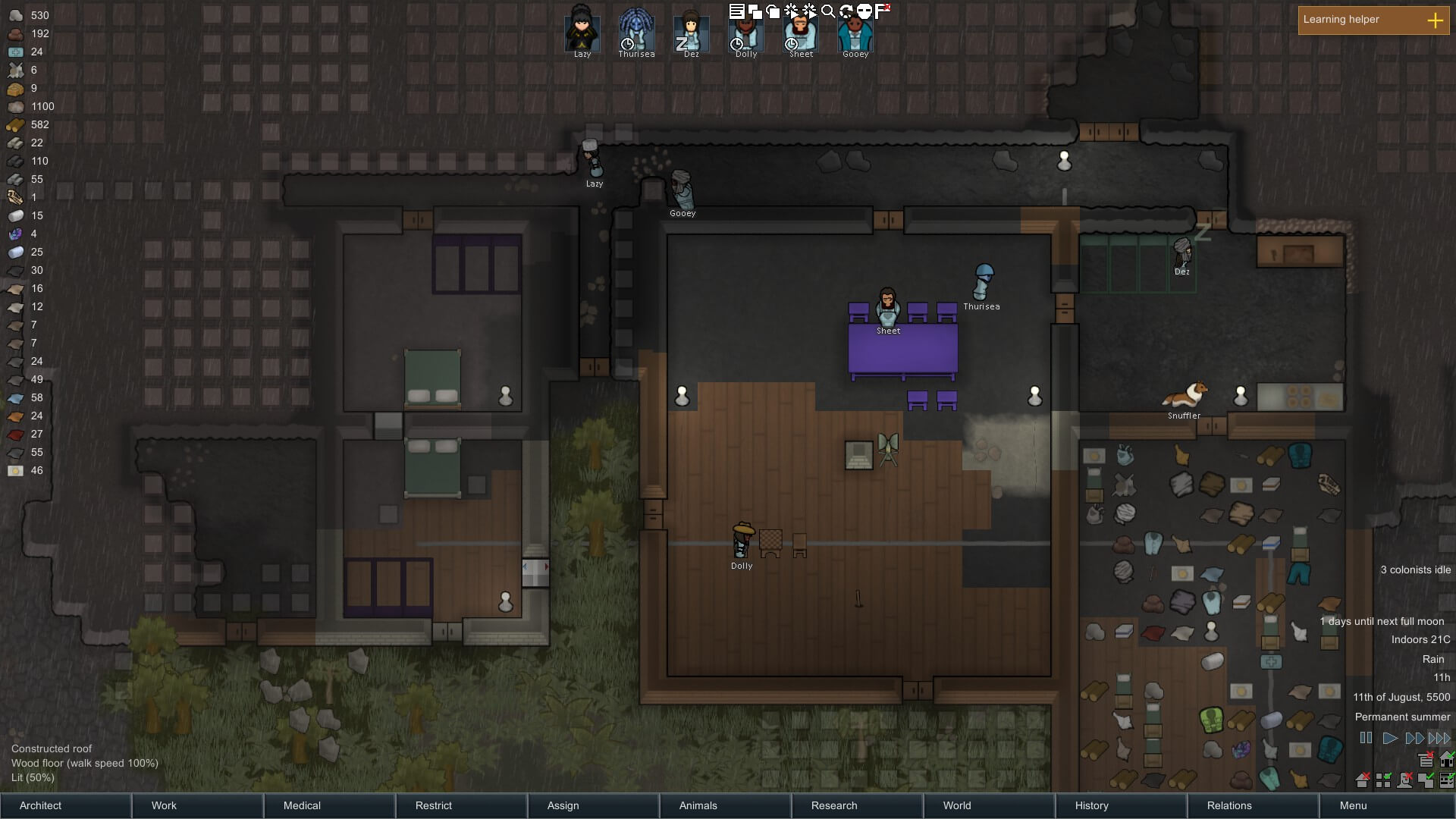Select colonist Gooey's portrait

click(x=855, y=32)
